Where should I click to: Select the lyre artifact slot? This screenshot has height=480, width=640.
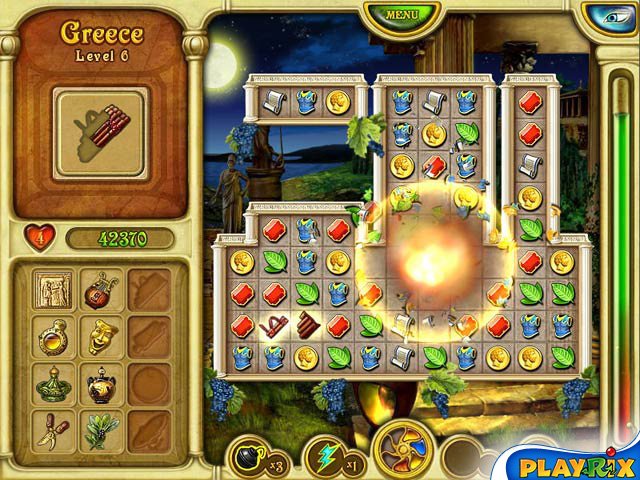99,290
